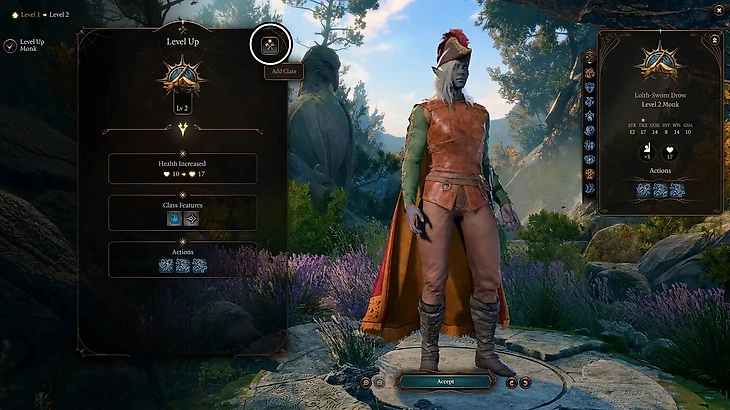Expand the Health Increased section
The image size is (730, 410).
182,168
